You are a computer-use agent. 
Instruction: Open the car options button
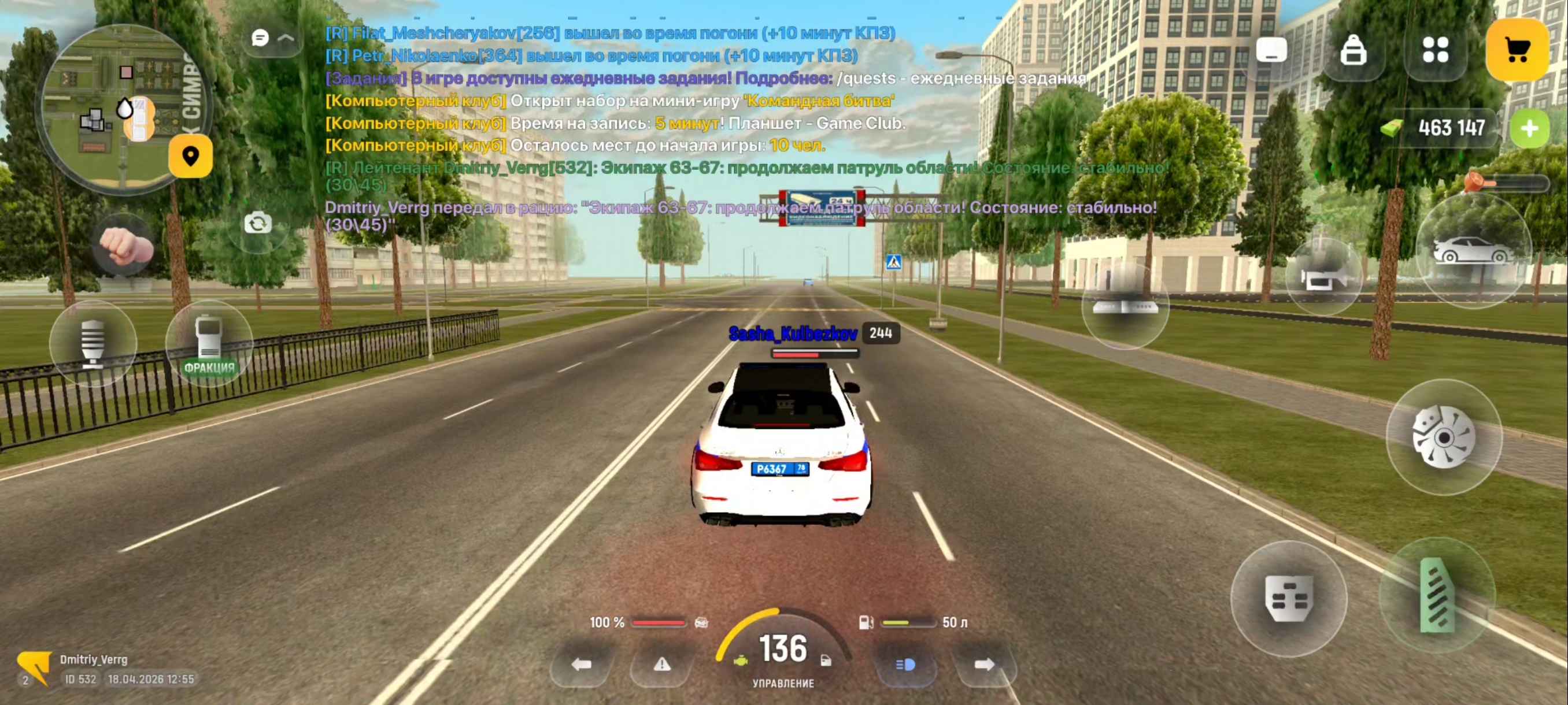click(x=1472, y=251)
